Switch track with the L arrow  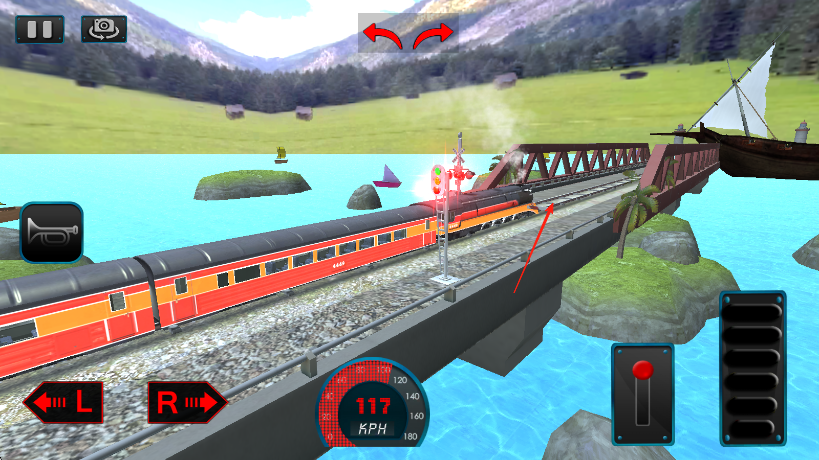tap(63, 403)
